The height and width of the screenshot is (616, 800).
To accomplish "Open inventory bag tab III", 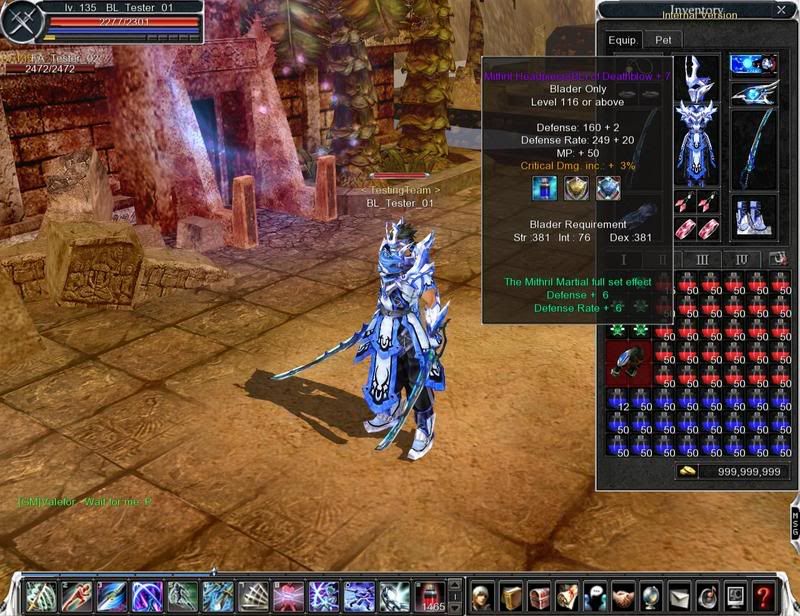I will 702,260.
